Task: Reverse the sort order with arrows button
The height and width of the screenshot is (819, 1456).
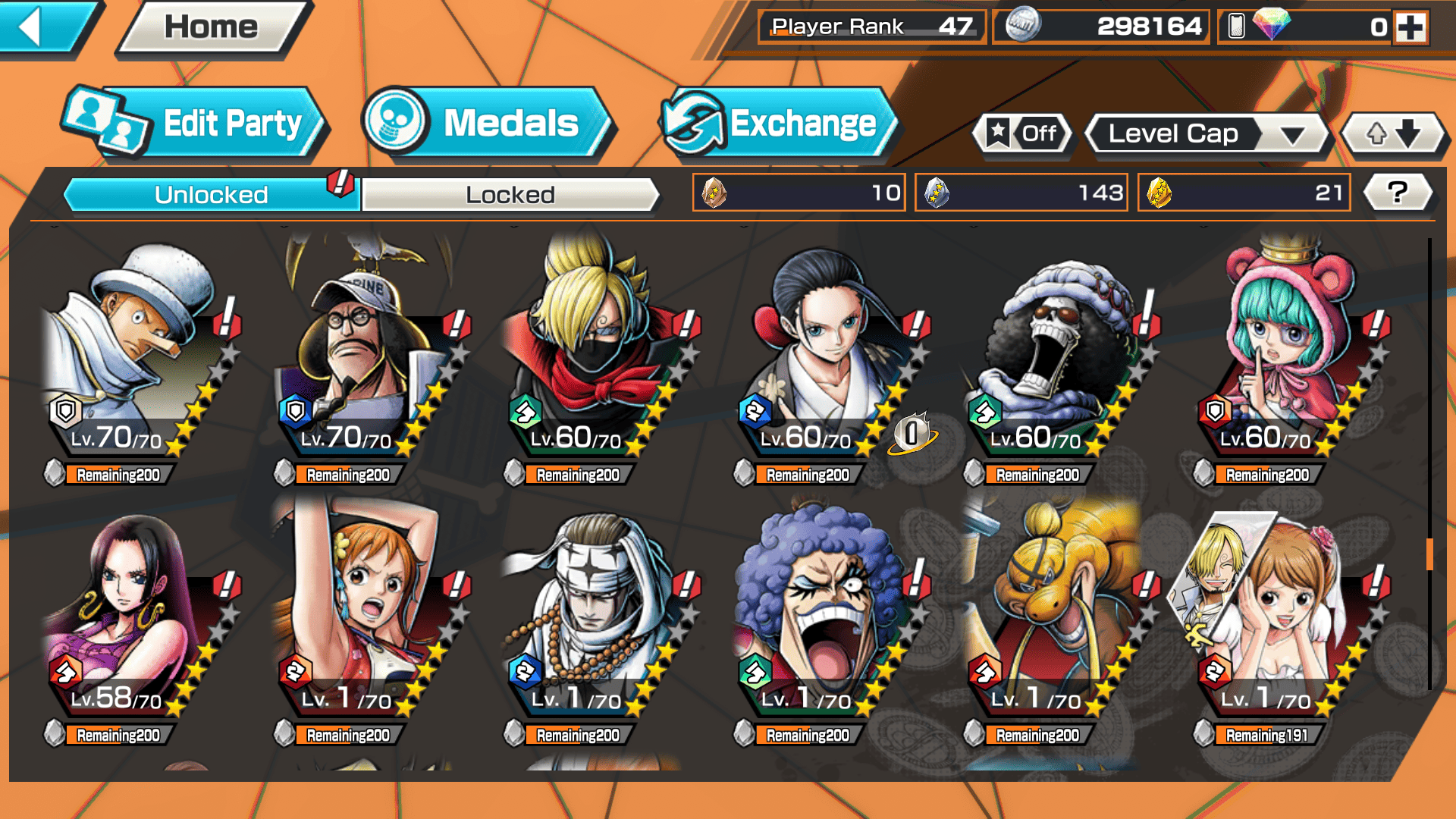Action: click(1393, 134)
